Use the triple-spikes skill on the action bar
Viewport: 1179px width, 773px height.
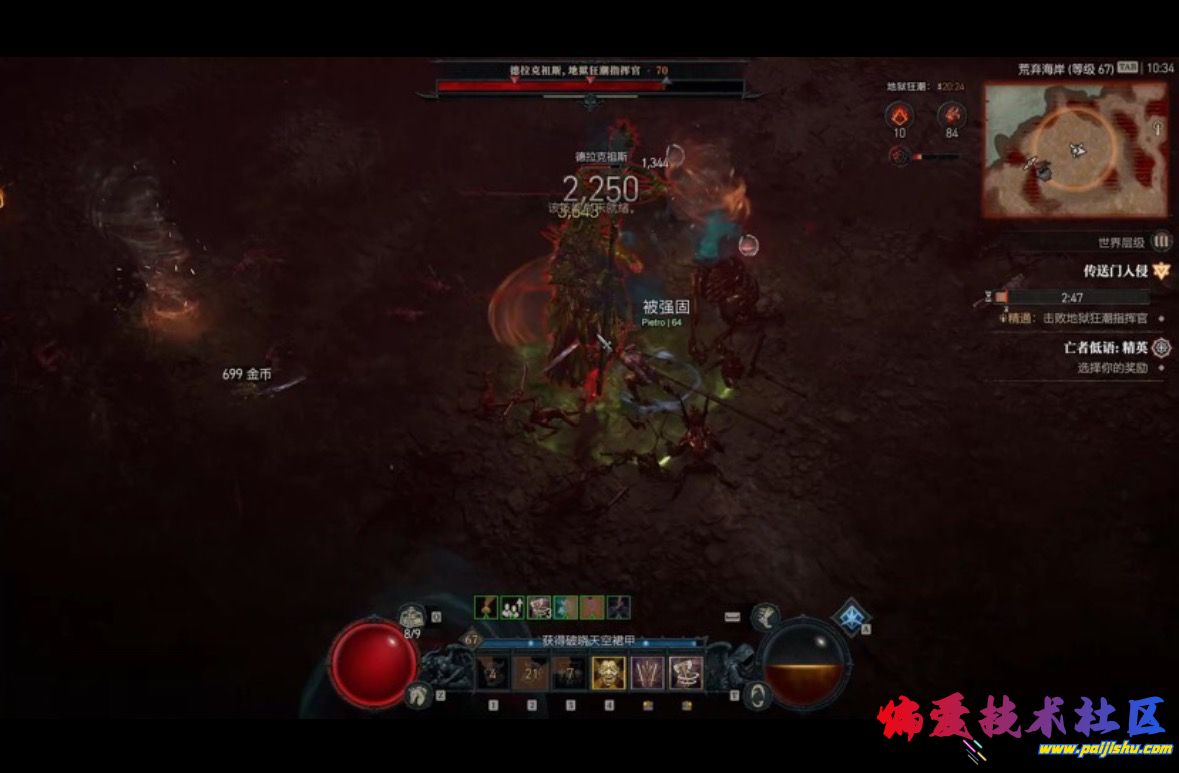tap(647, 673)
